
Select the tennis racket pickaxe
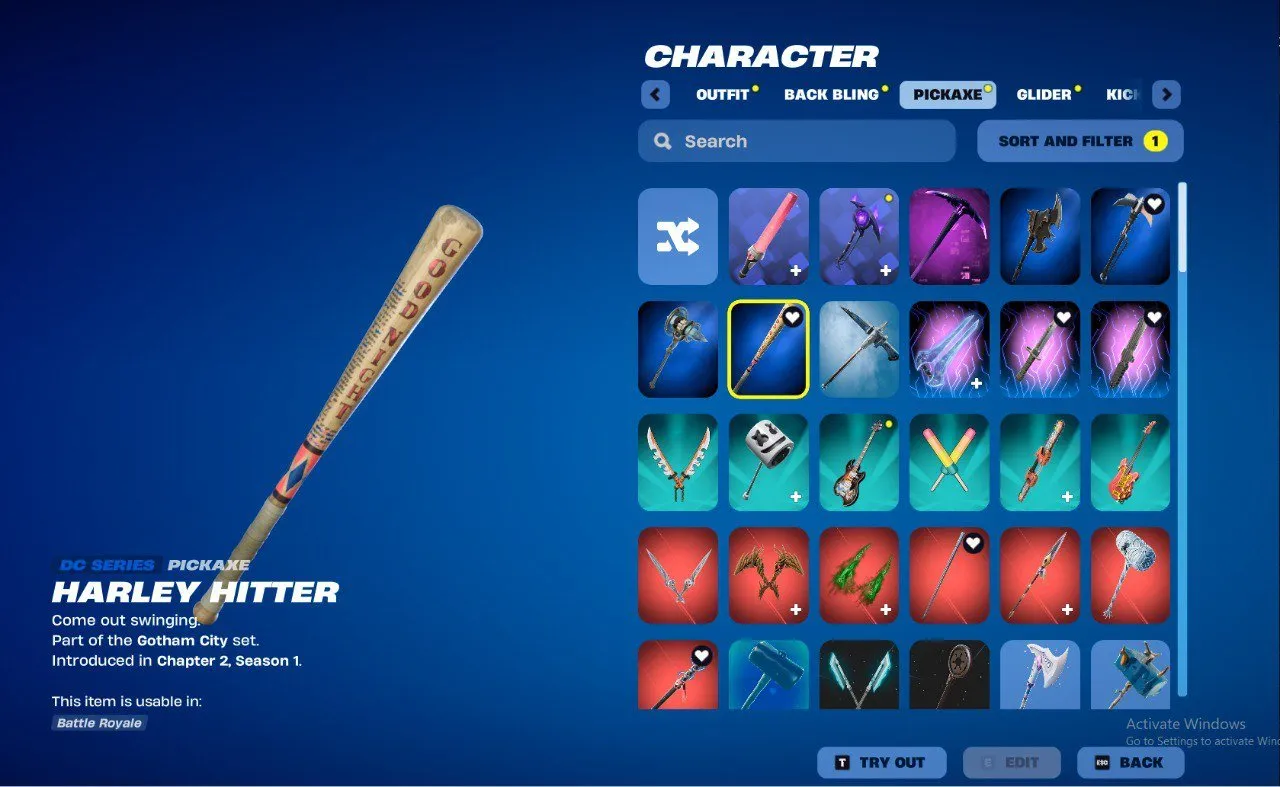coord(948,675)
